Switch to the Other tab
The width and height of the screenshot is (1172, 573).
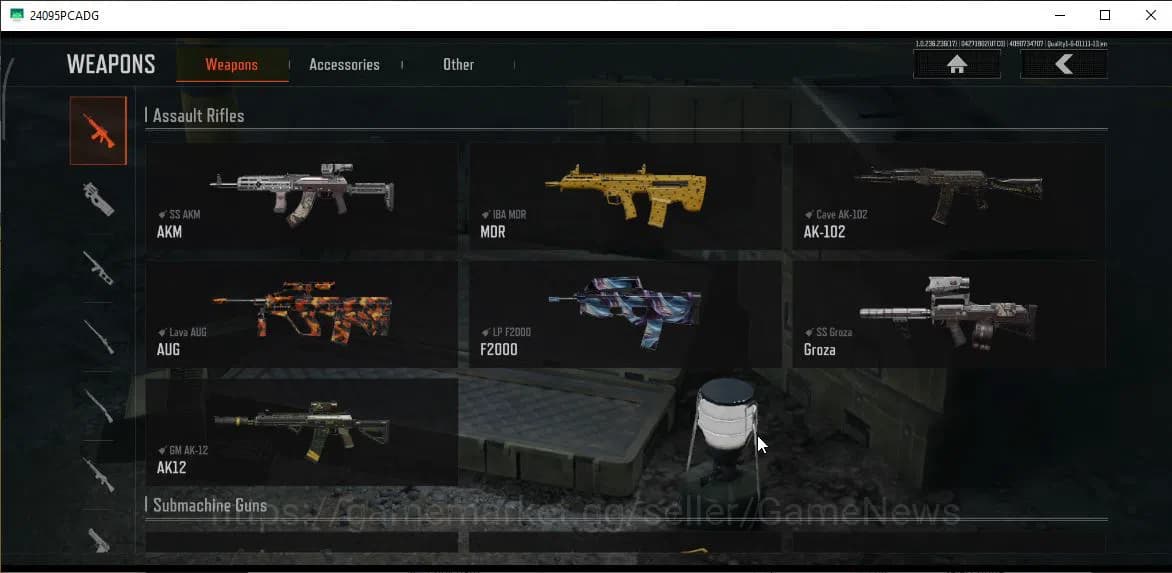[x=458, y=65]
